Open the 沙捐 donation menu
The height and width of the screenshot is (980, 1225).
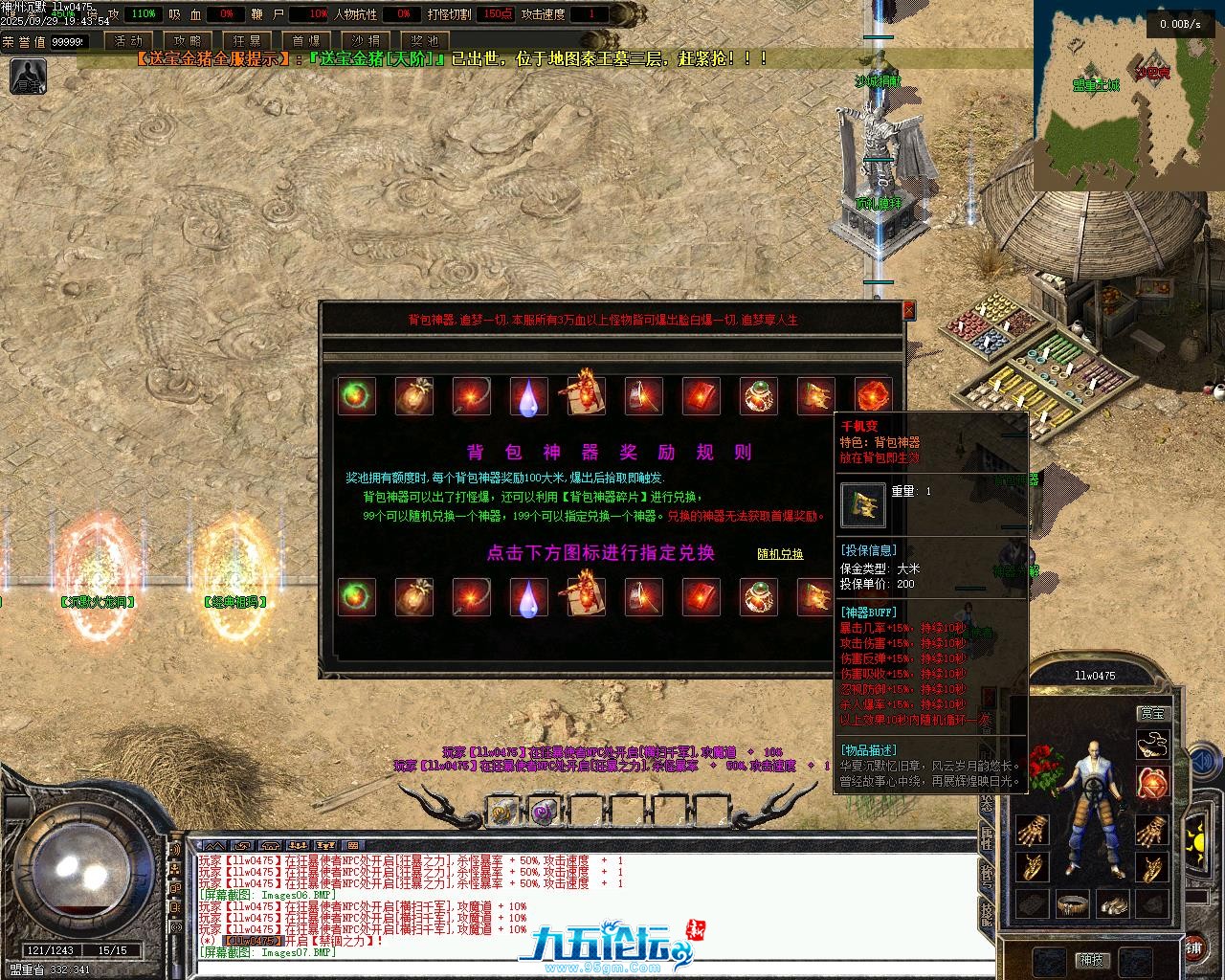coord(366,41)
